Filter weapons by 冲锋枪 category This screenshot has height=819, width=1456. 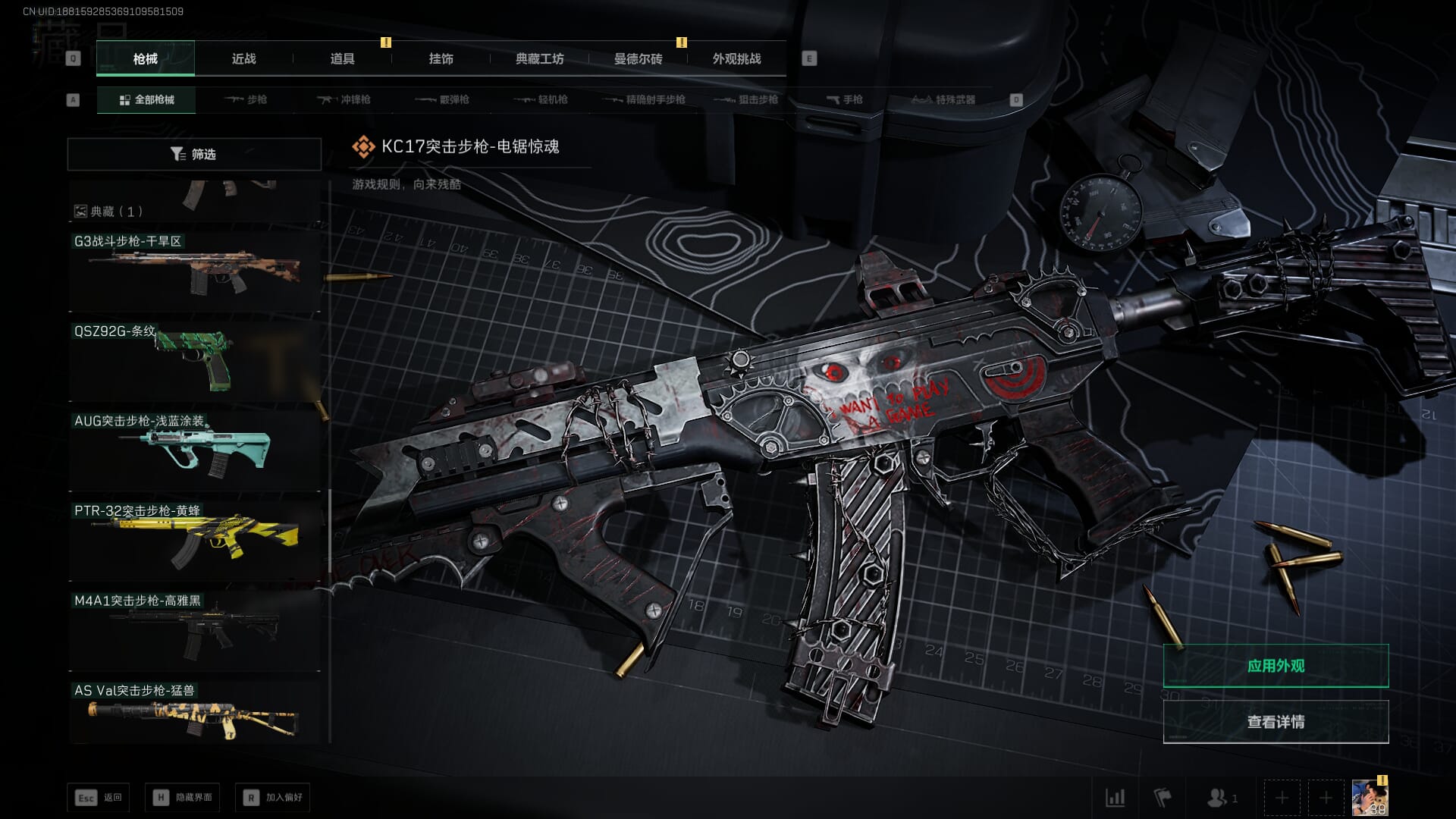344,99
